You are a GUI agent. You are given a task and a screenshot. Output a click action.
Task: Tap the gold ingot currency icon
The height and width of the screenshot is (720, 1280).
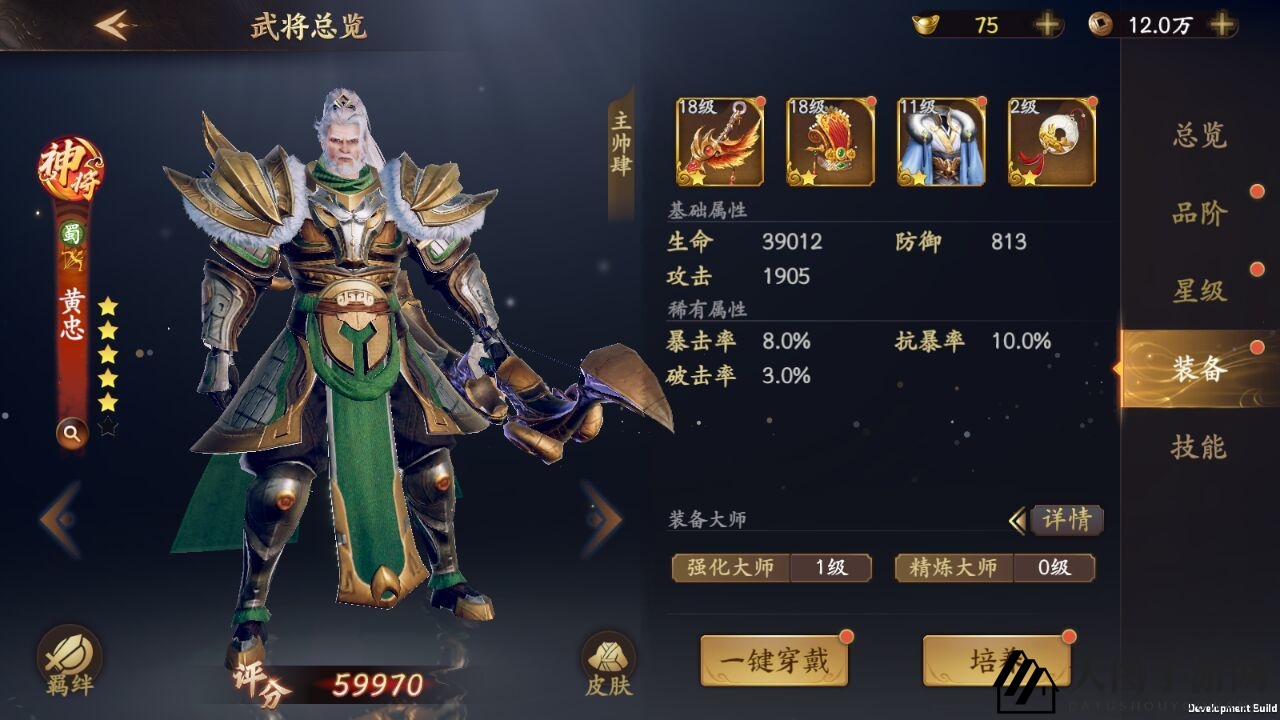924,24
